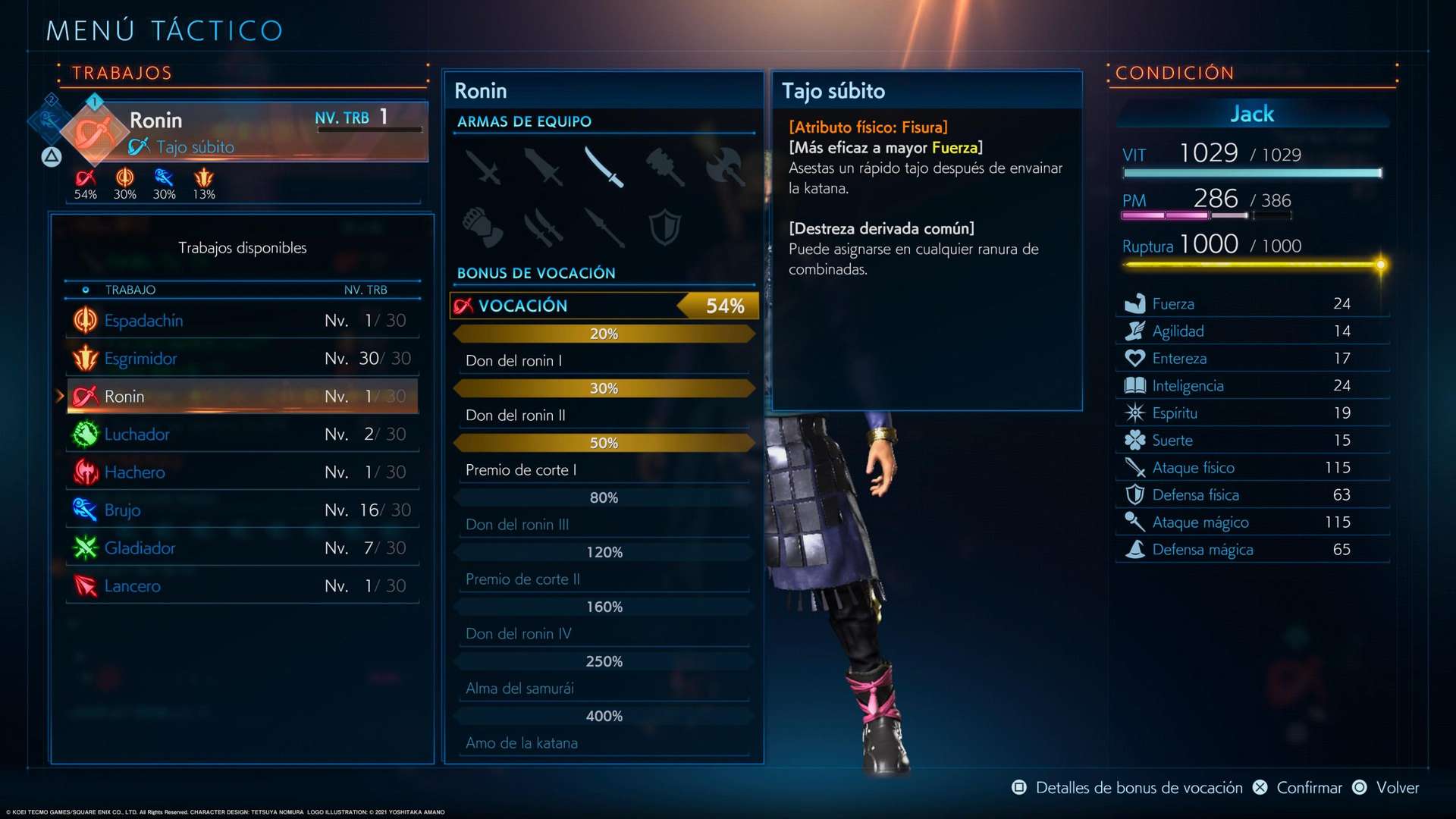The width and height of the screenshot is (1456, 819).
Task: Click the highlighted katana weapon icon
Action: [604, 166]
